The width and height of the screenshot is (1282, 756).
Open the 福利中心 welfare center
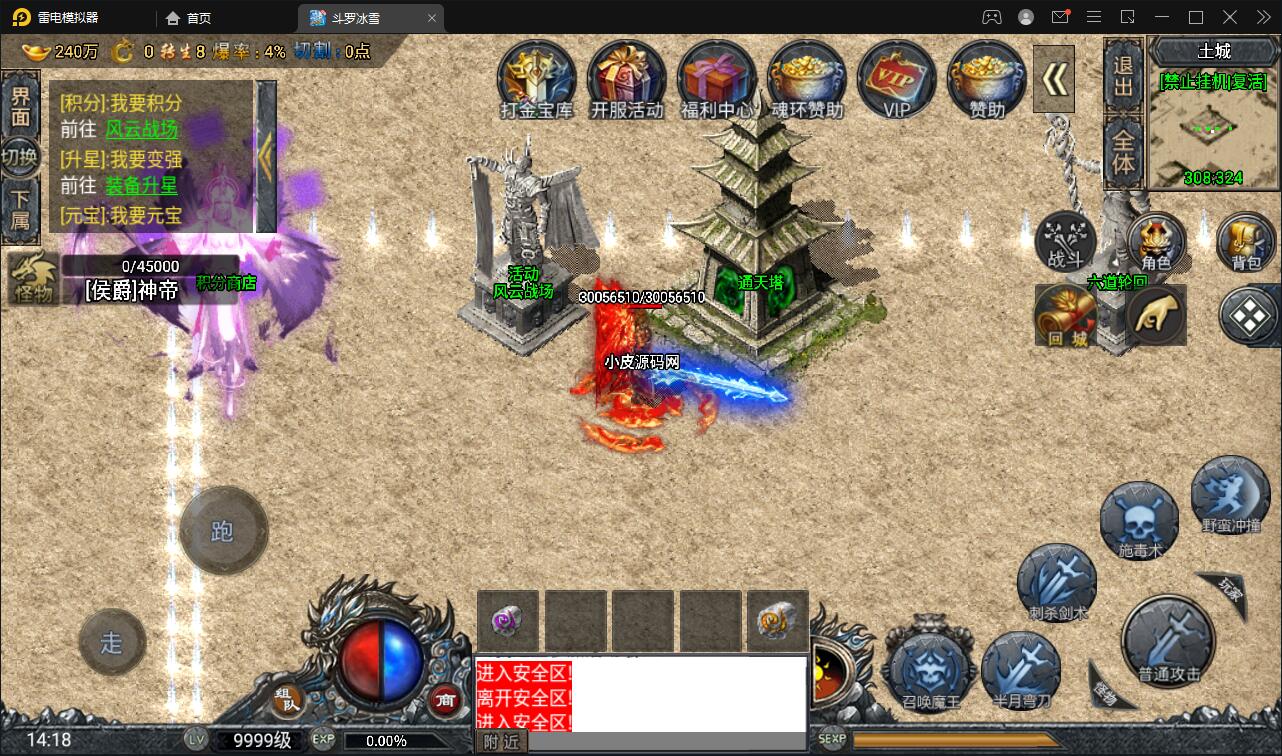point(717,80)
